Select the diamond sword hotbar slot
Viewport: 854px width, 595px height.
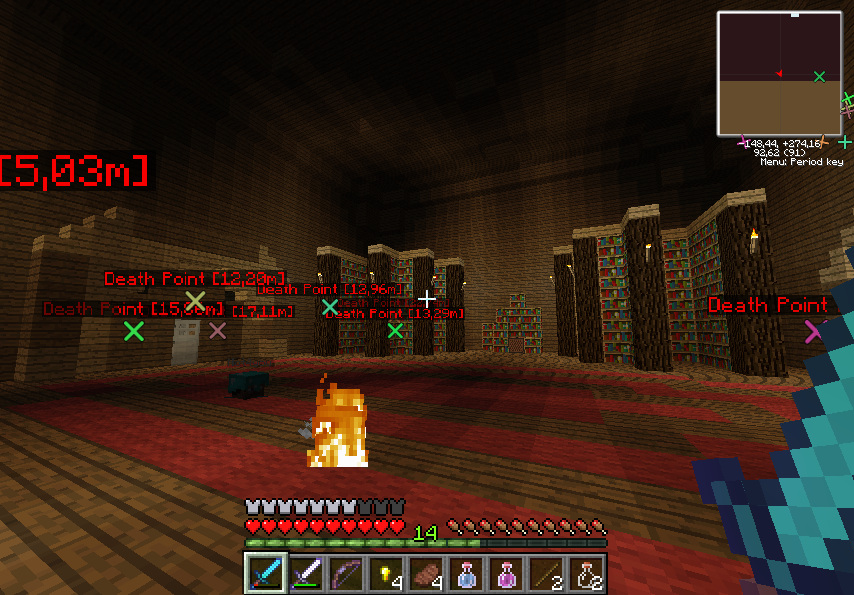266,573
